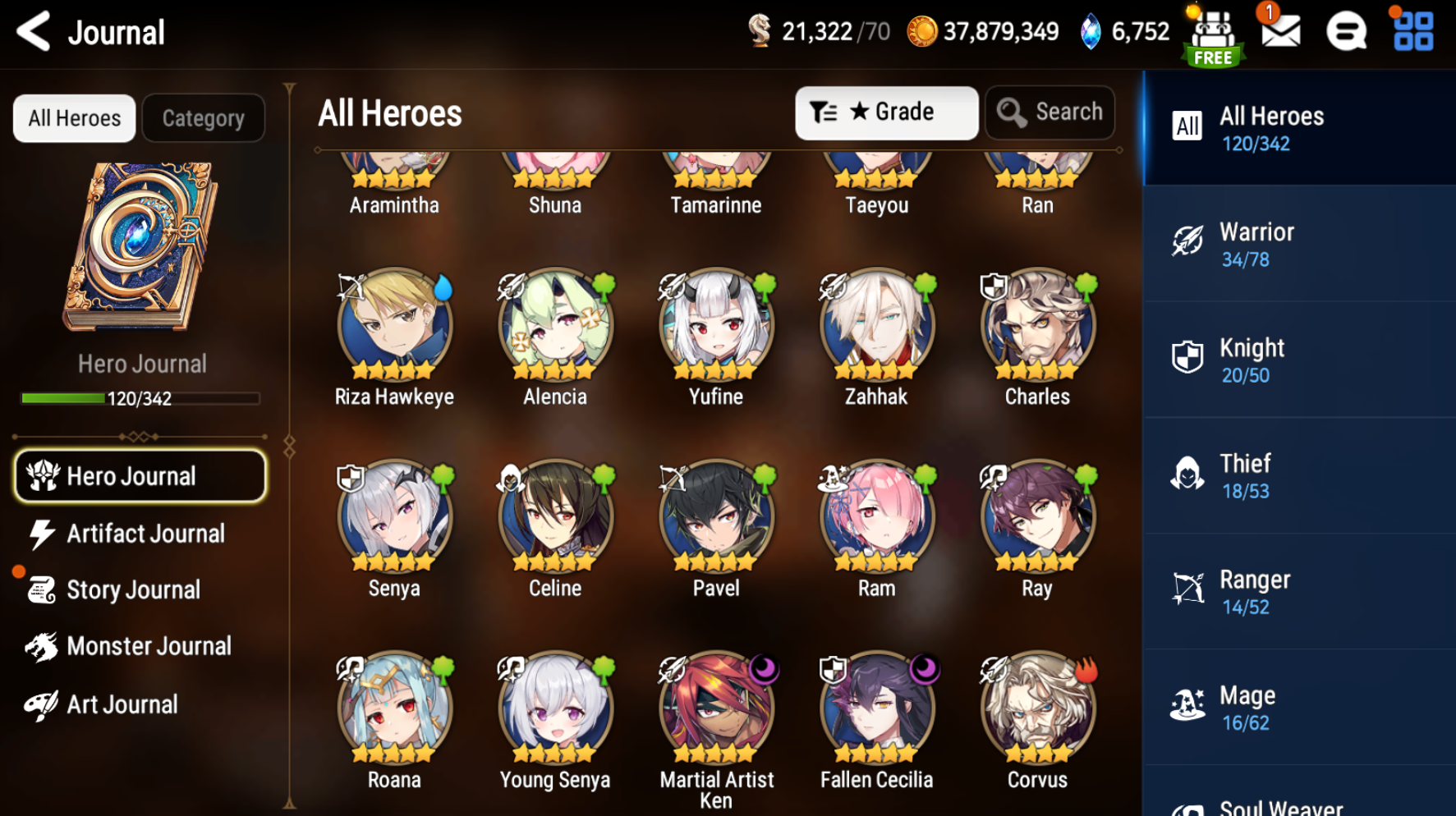Open the mailbox envelope icon
This screenshot has height=816, width=1456.
[x=1279, y=32]
